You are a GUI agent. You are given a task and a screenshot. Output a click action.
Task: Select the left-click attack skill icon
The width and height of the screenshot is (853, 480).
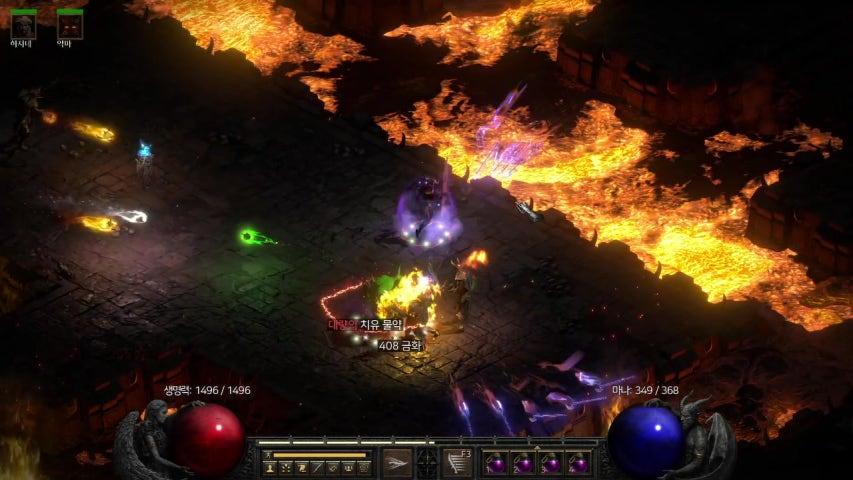(x=397, y=462)
